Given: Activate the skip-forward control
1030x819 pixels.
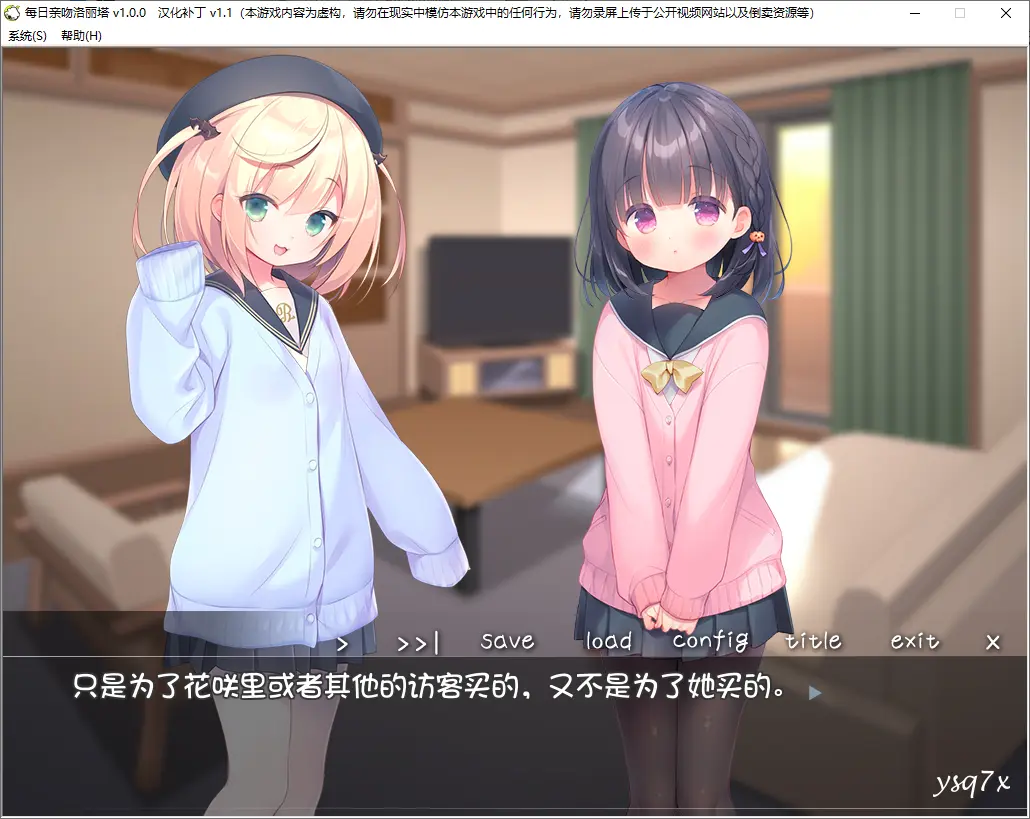Looking at the screenshot, I should [418, 643].
